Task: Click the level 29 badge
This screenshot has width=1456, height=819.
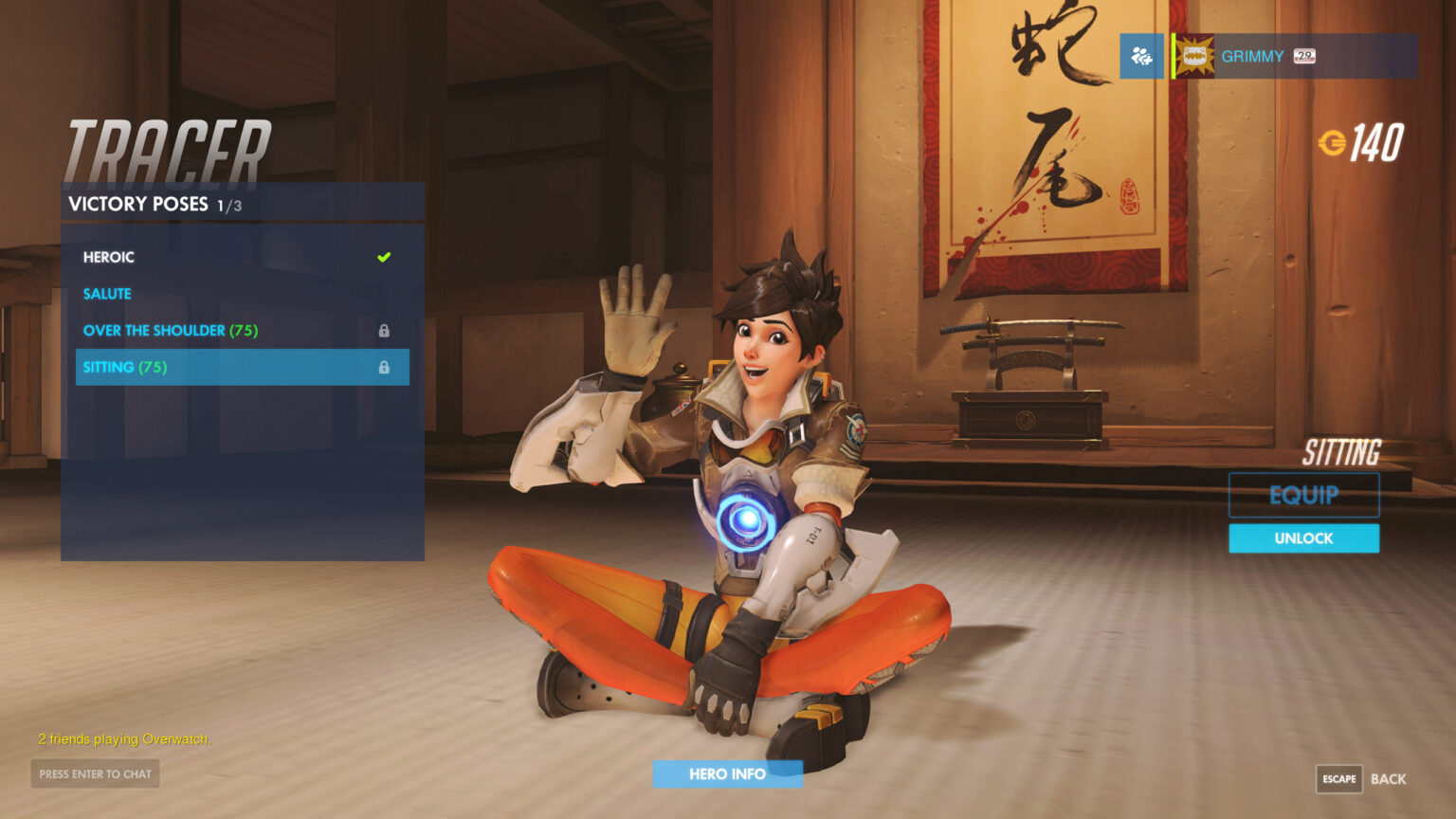Action: (x=1303, y=57)
